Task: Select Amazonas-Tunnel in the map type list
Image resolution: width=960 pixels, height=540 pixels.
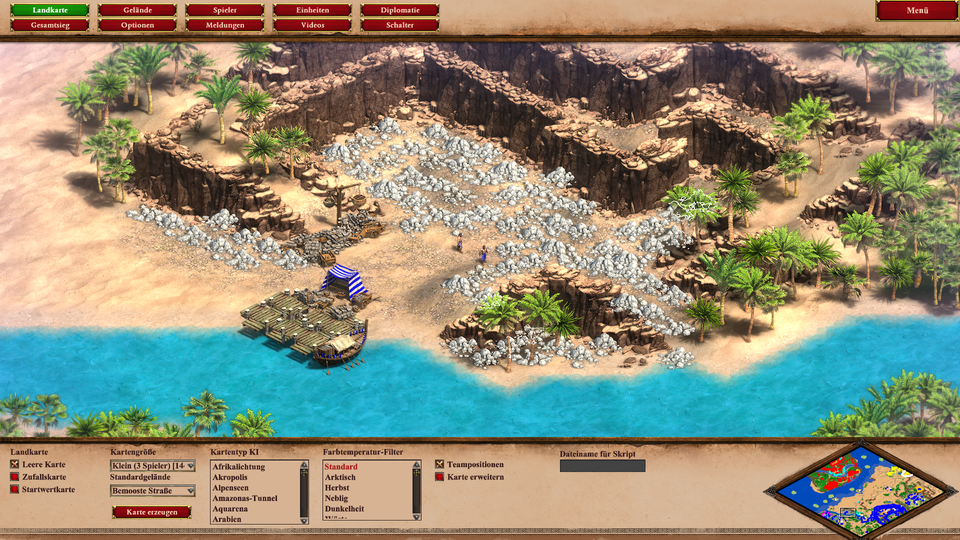Action: click(x=245, y=498)
